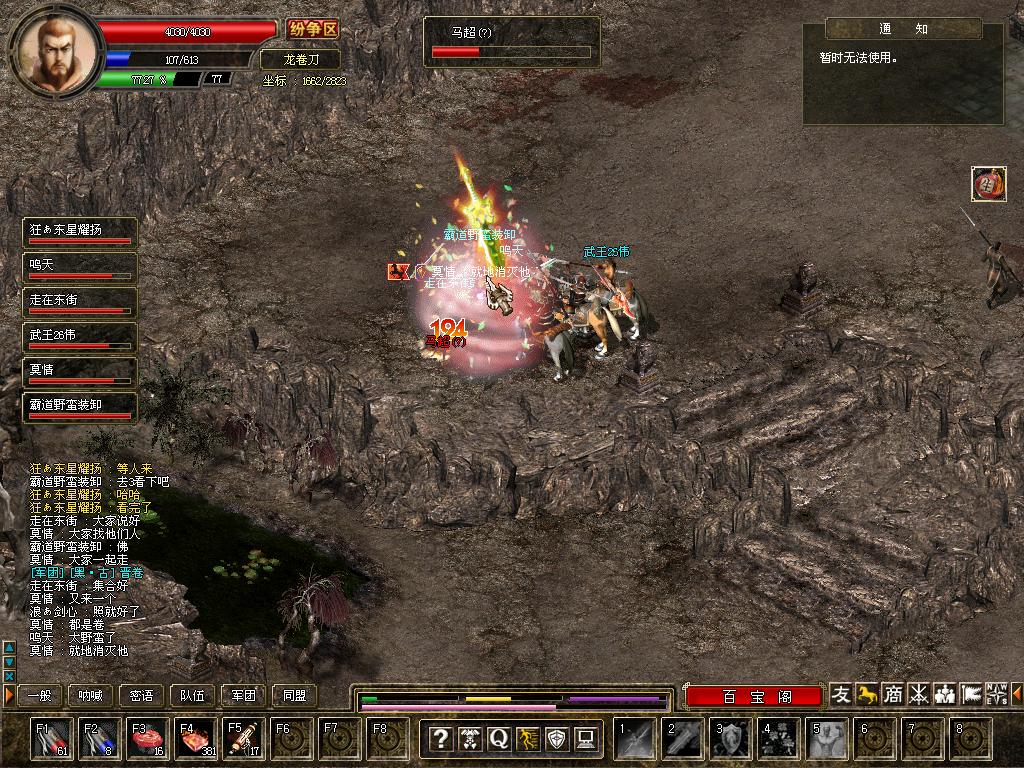Open the 商 trade menu
This screenshot has height=768, width=1024.
click(x=892, y=694)
